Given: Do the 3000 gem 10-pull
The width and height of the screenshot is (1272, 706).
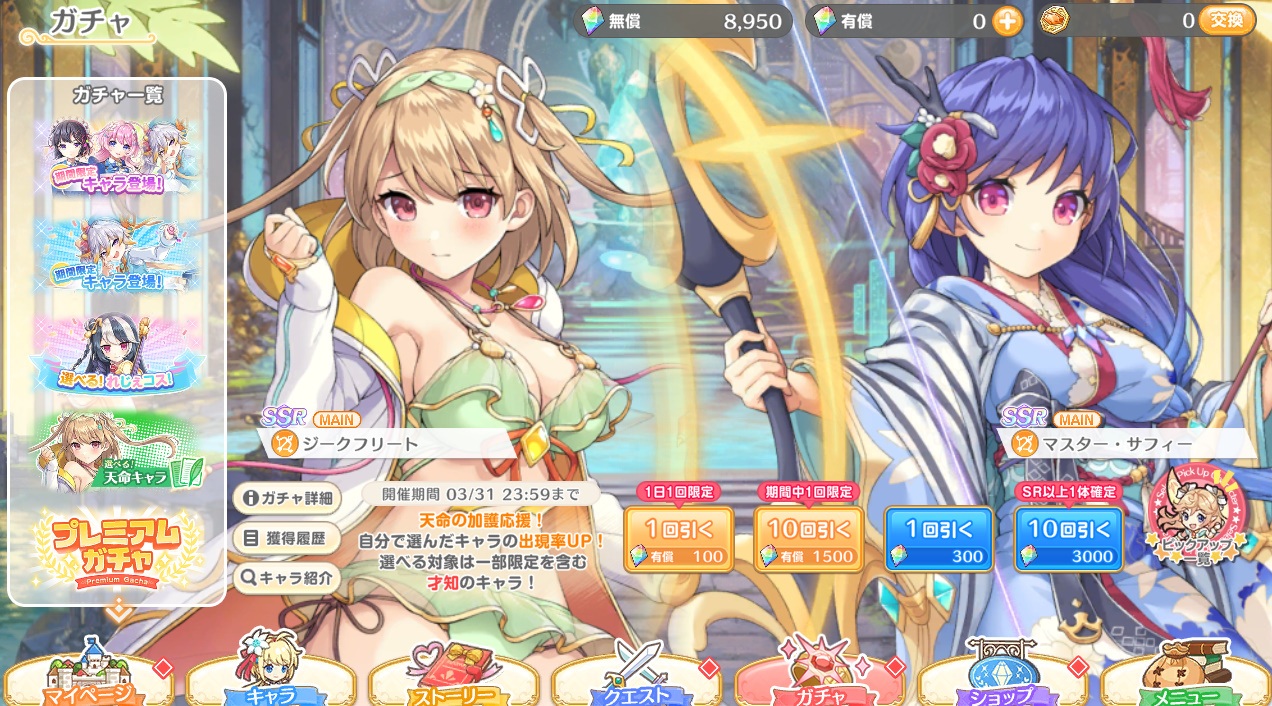Looking at the screenshot, I should coord(1068,540).
